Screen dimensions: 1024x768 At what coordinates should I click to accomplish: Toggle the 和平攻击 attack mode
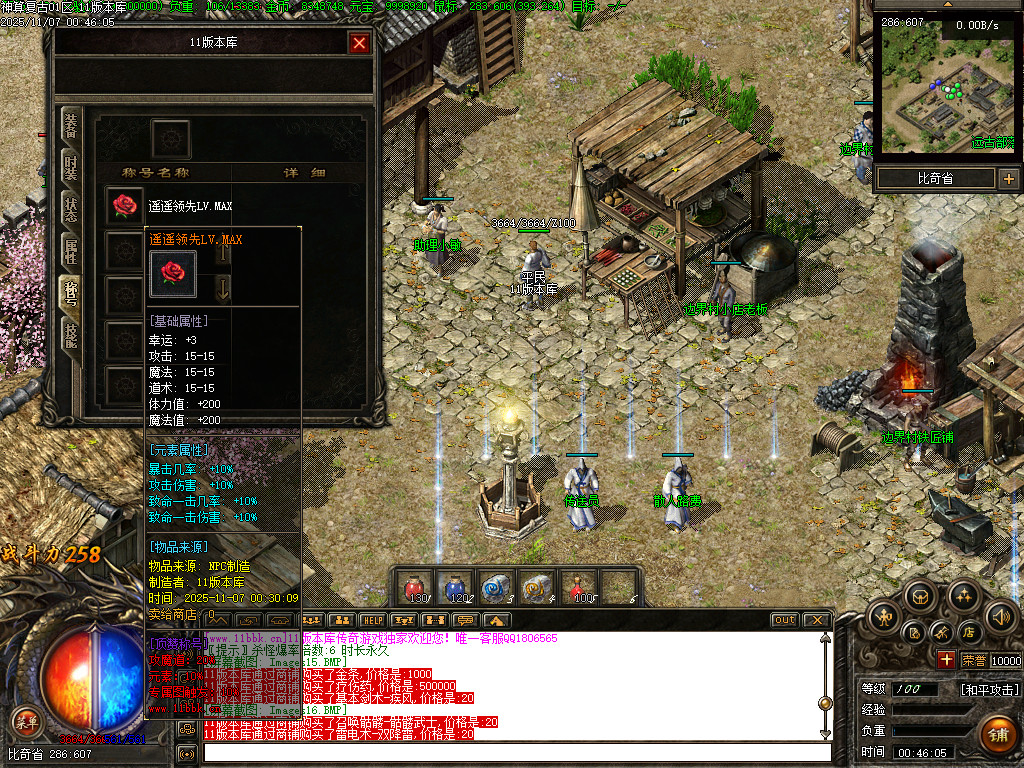click(x=990, y=690)
